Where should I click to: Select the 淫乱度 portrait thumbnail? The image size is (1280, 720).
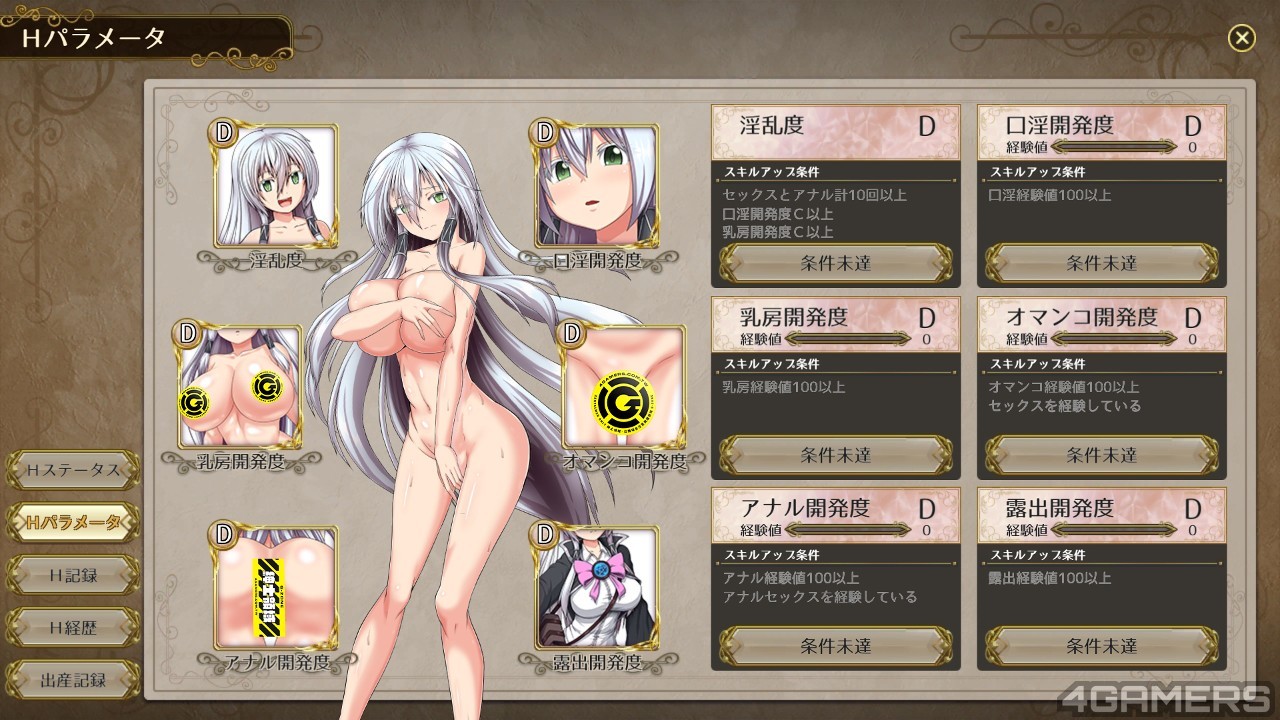(275, 185)
